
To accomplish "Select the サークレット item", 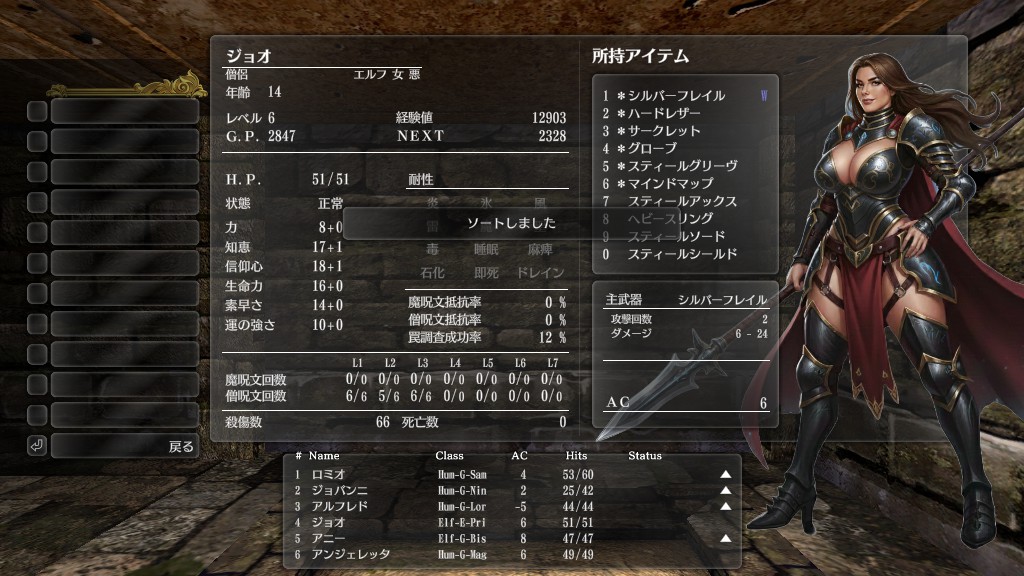I will point(664,131).
